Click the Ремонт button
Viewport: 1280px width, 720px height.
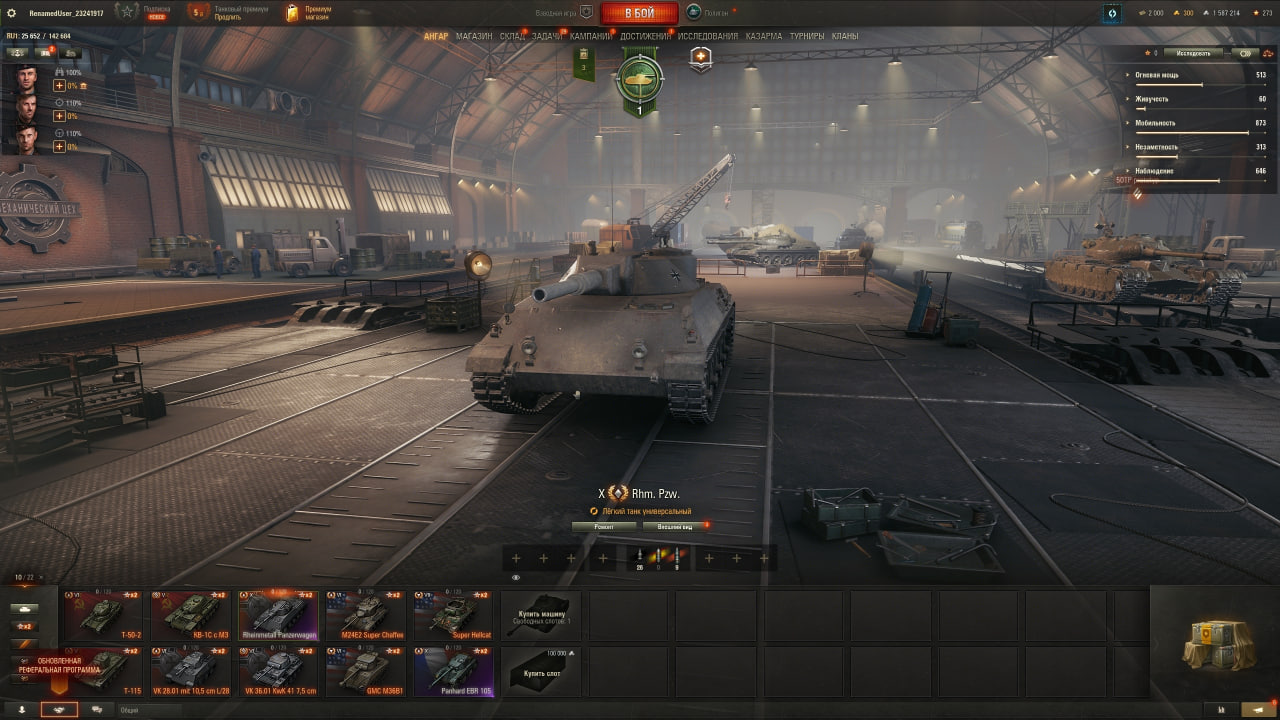click(604, 526)
